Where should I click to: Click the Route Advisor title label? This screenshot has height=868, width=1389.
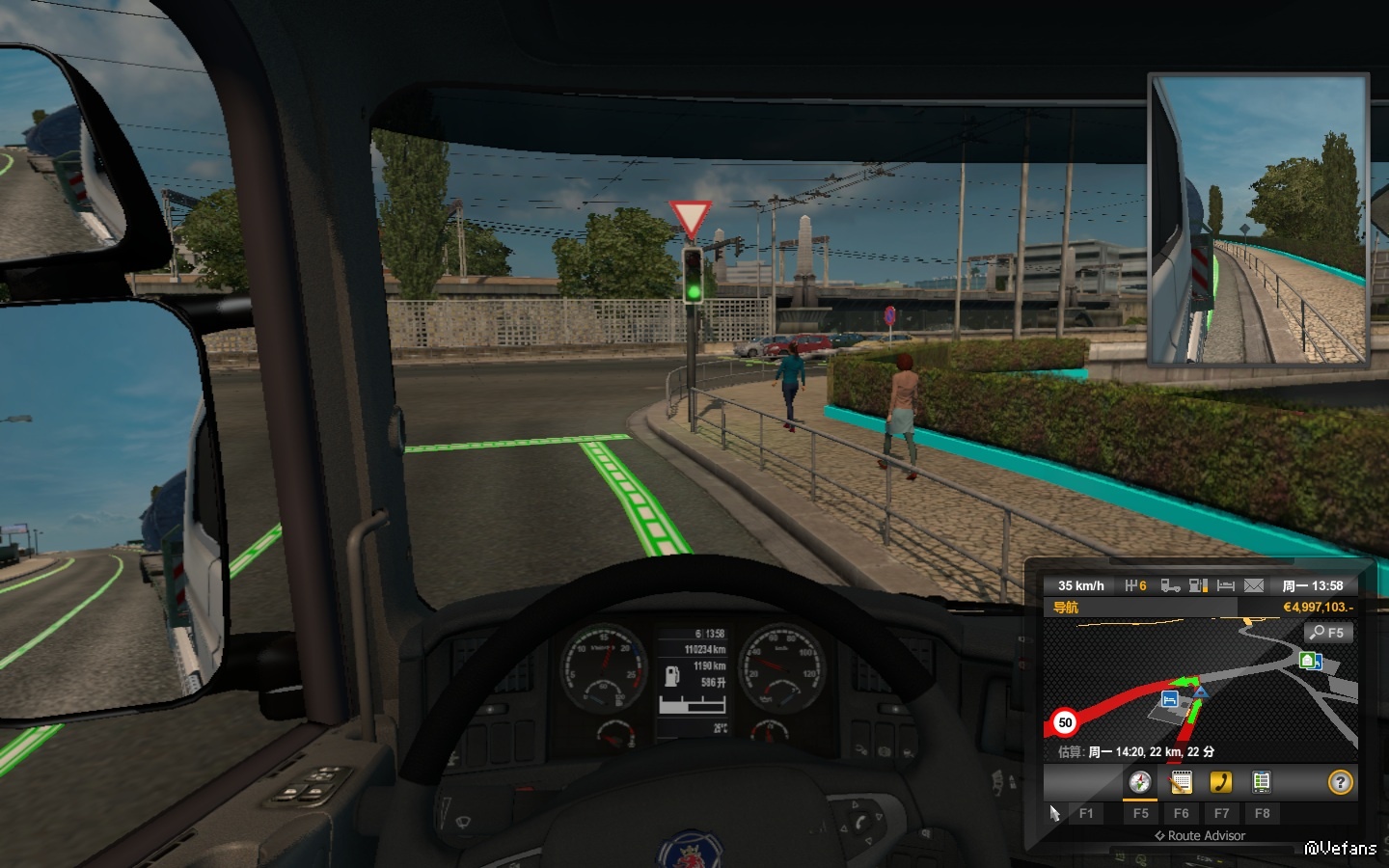click(1206, 836)
